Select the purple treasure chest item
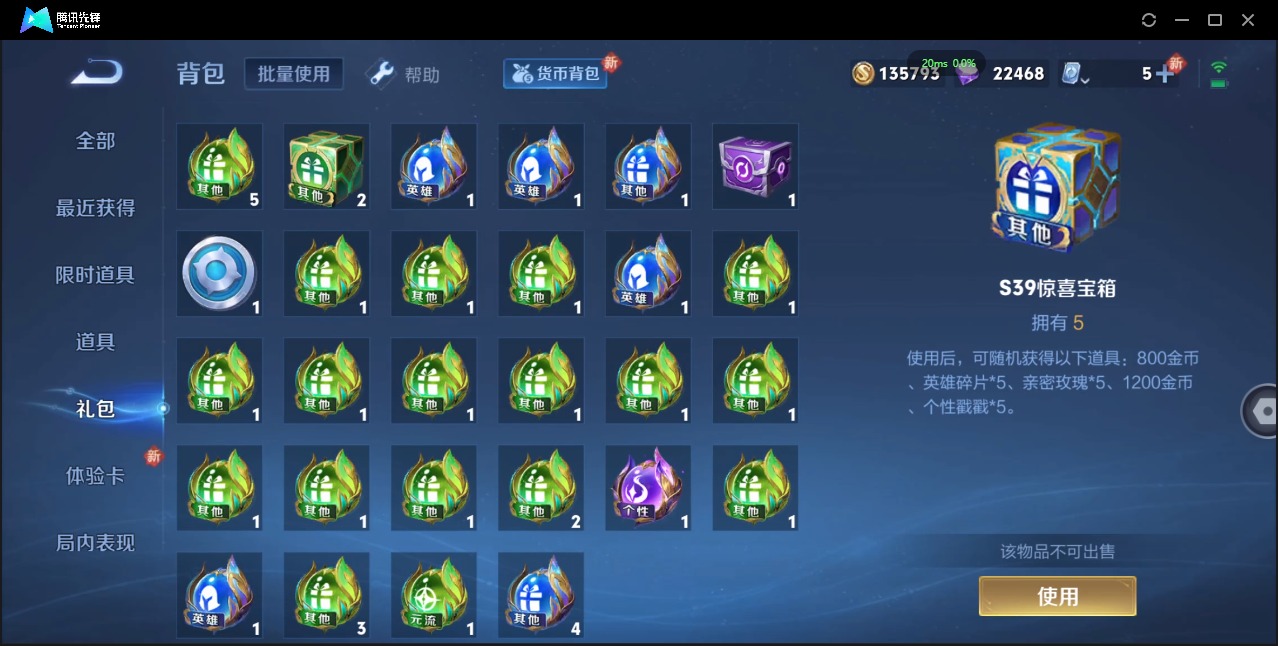This screenshot has height=646, width=1278. click(755, 166)
